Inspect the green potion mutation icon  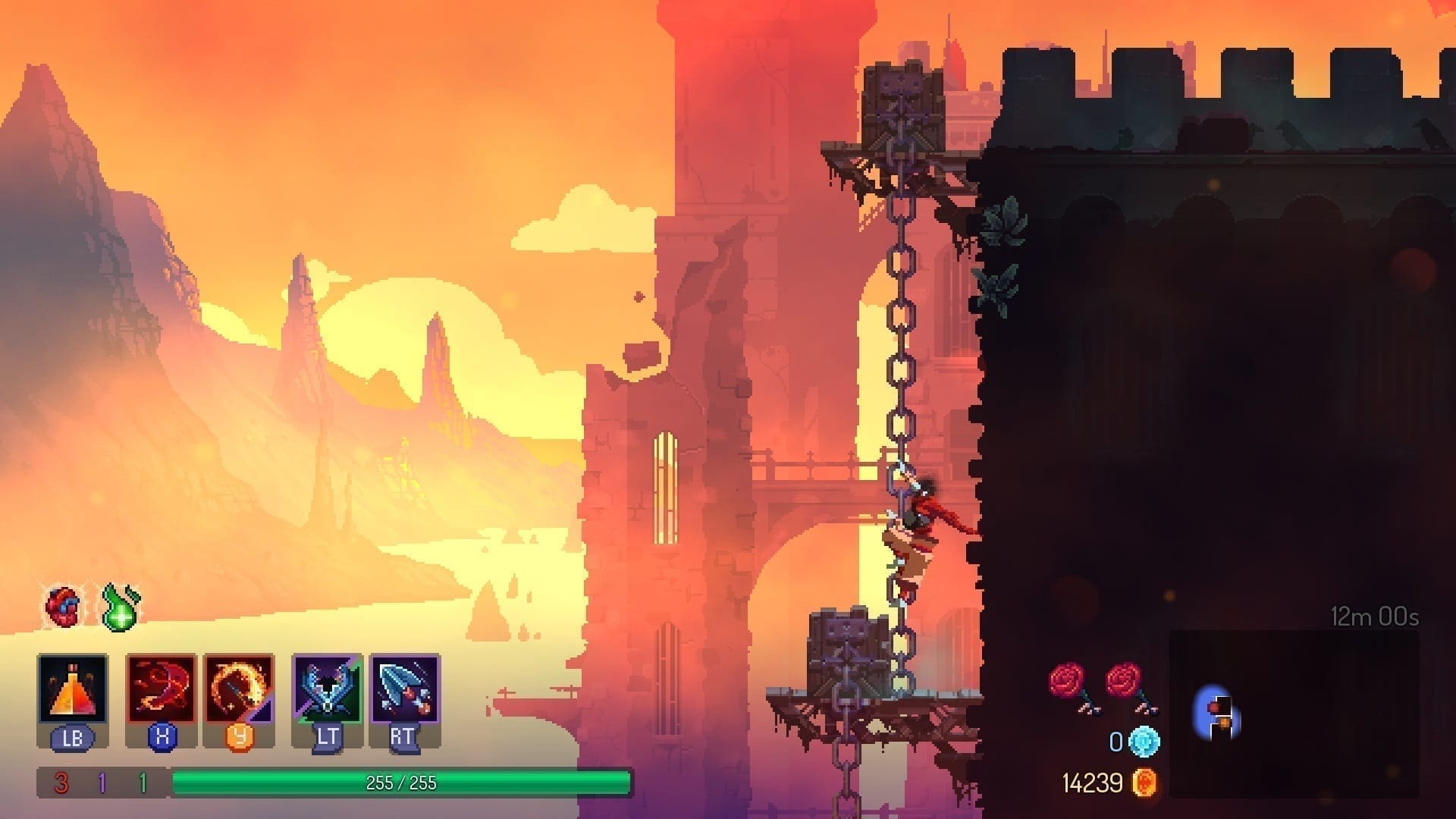tap(121, 607)
